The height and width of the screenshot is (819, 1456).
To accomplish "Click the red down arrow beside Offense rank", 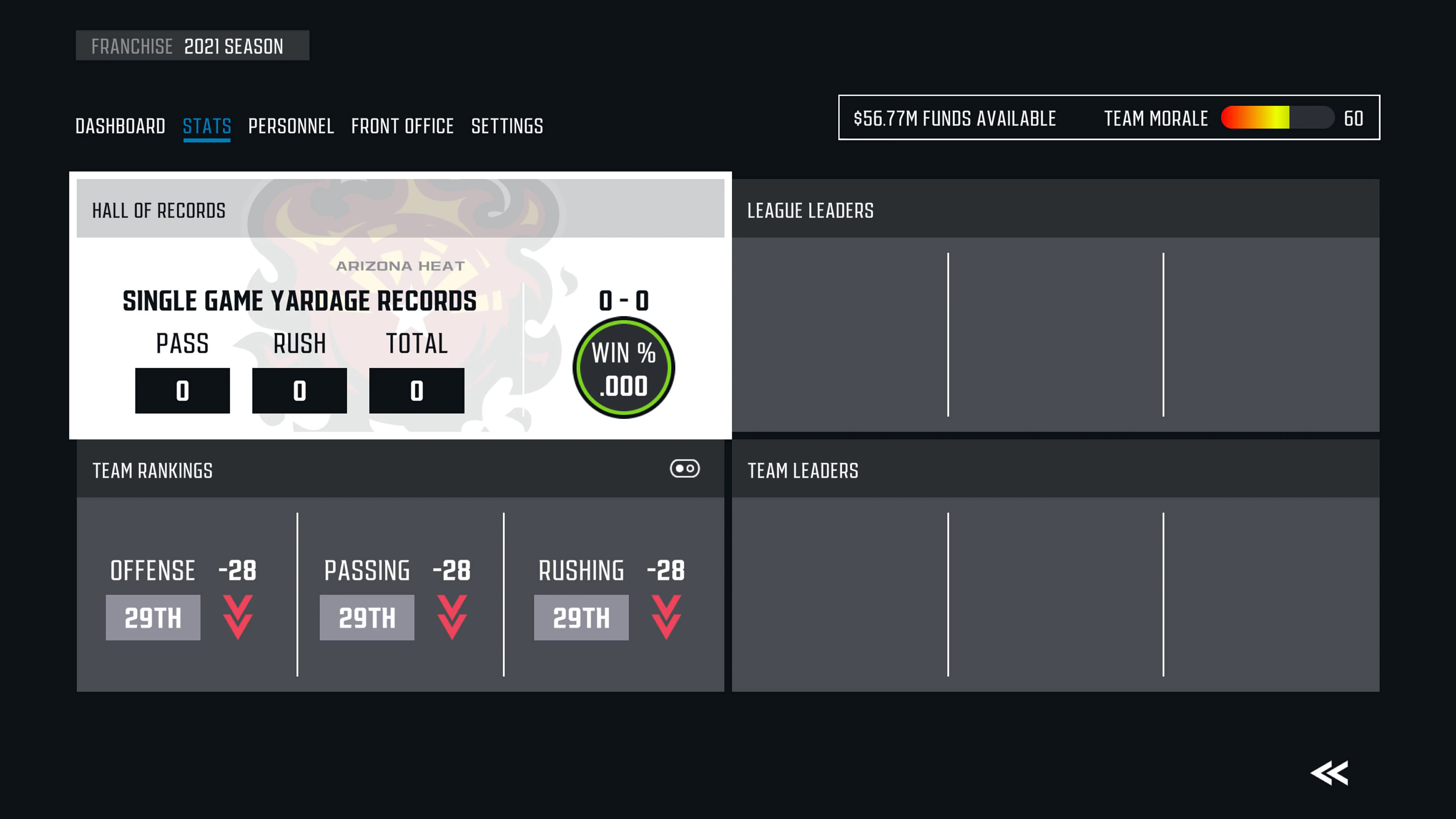I will click(x=237, y=617).
